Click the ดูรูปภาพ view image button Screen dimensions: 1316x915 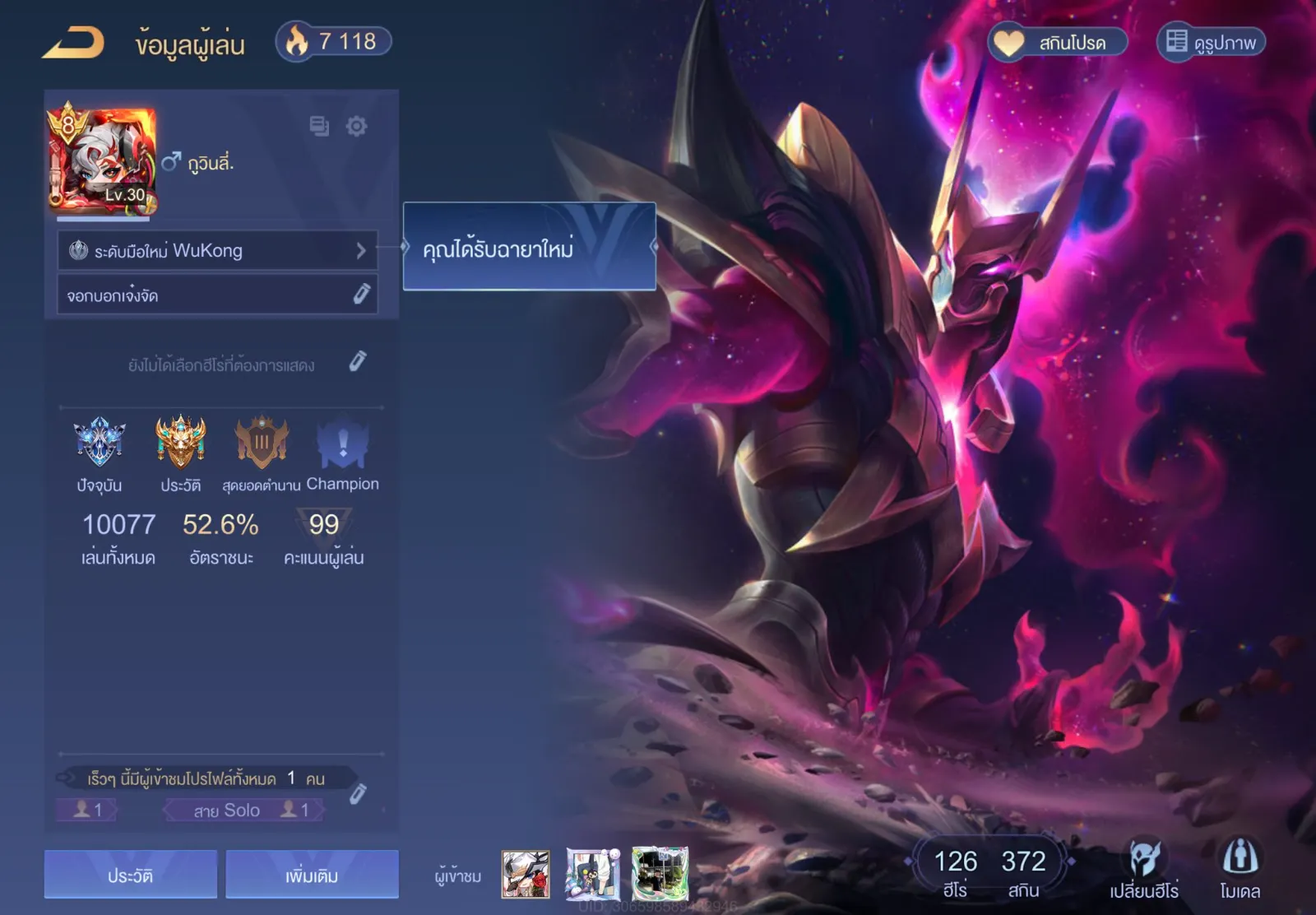click(x=1211, y=42)
